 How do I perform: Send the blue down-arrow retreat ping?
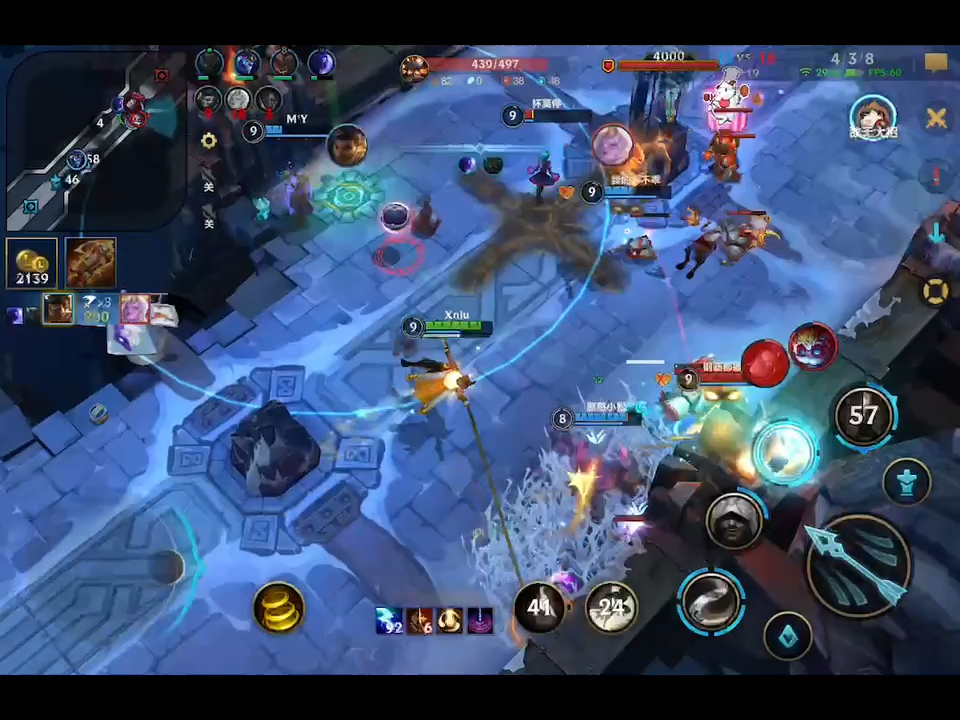[x=936, y=234]
